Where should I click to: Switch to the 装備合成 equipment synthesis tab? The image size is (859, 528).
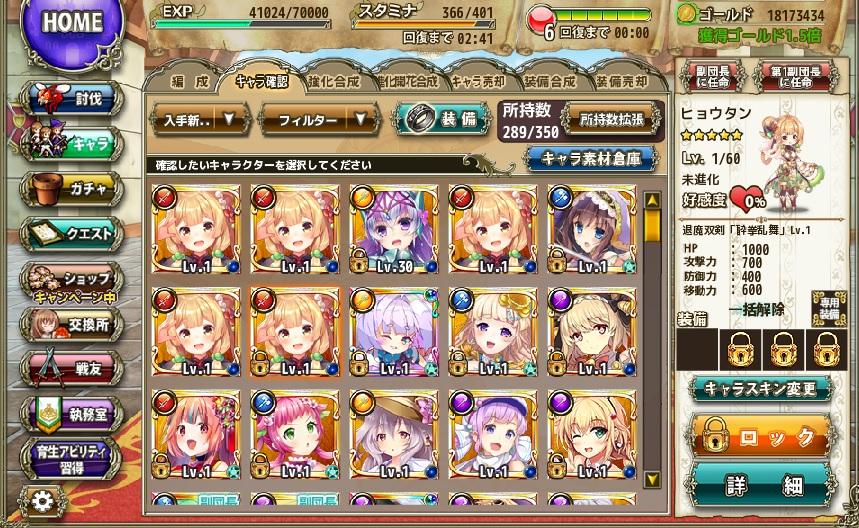549,81
